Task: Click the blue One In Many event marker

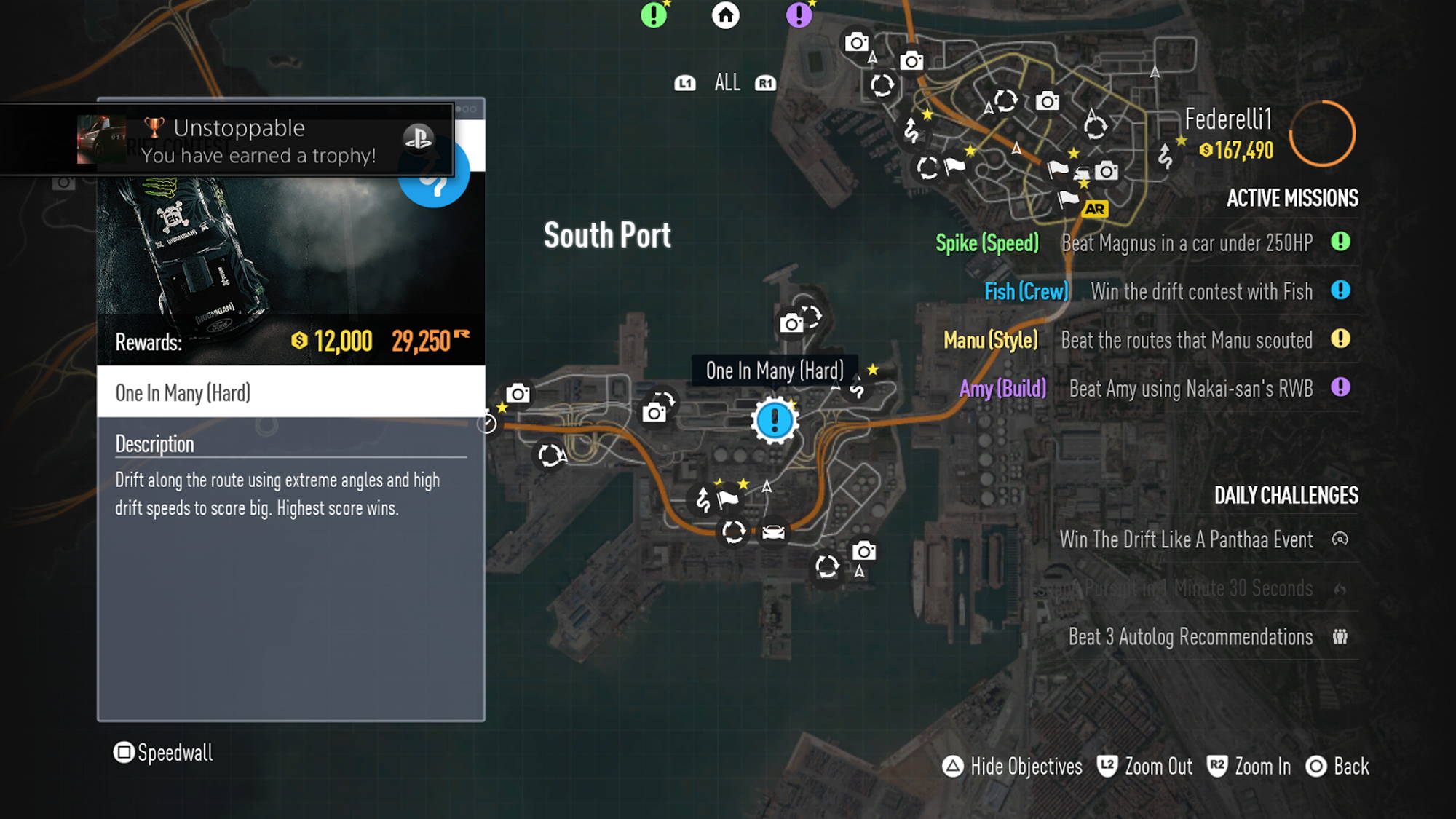Action: point(775,420)
